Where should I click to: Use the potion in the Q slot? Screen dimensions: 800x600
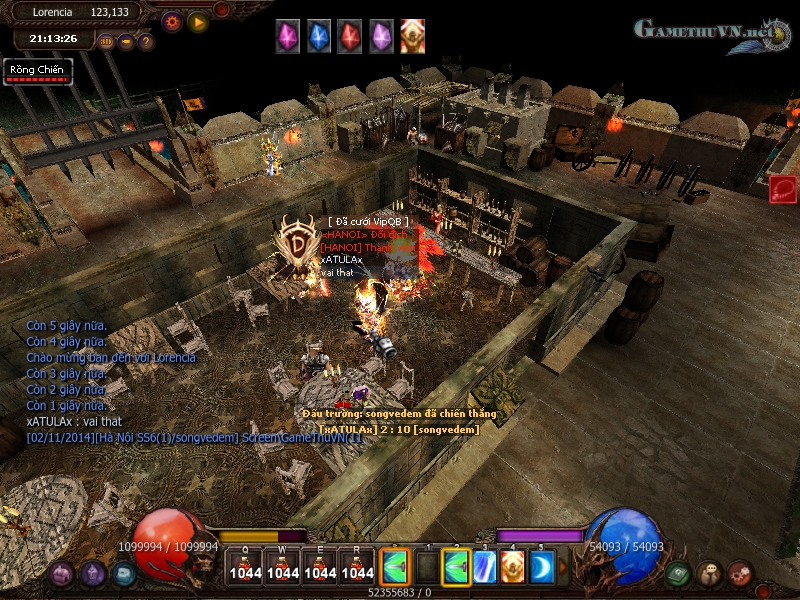point(245,566)
